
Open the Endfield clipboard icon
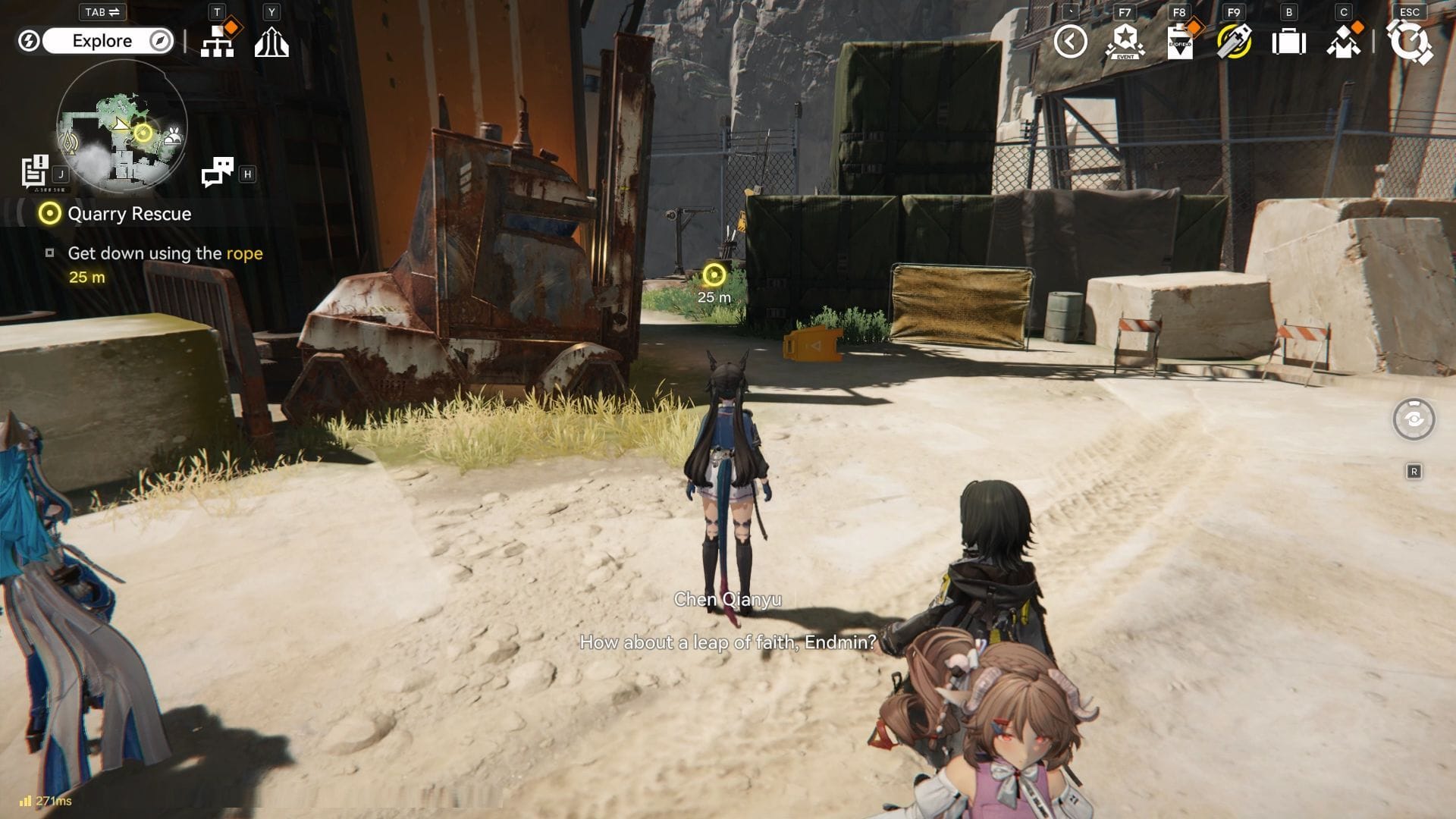(1179, 42)
